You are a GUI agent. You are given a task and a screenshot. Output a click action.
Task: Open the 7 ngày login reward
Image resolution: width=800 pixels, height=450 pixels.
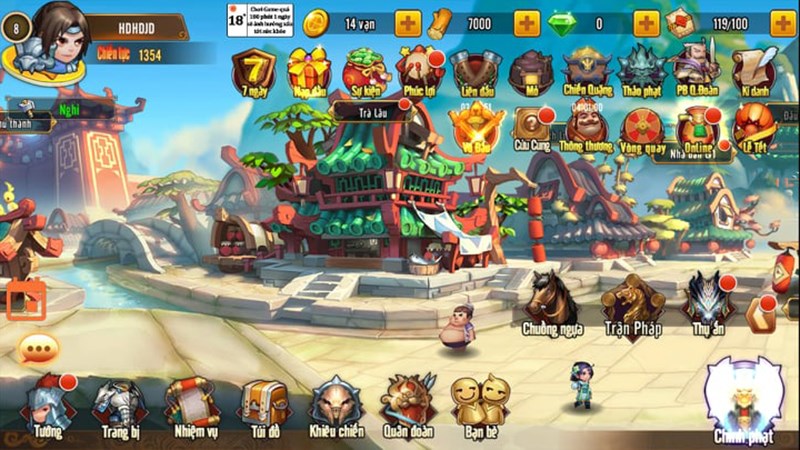(x=253, y=71)
